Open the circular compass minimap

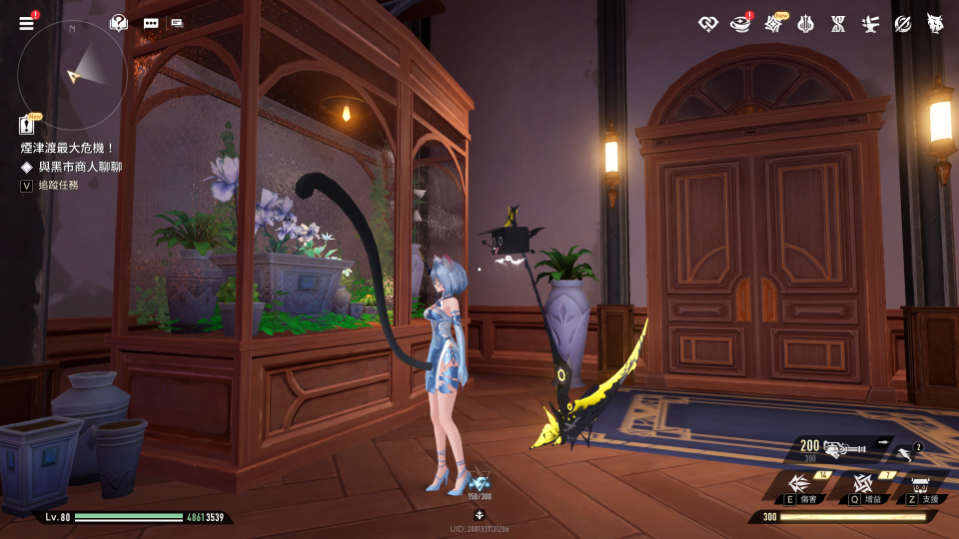72,74
